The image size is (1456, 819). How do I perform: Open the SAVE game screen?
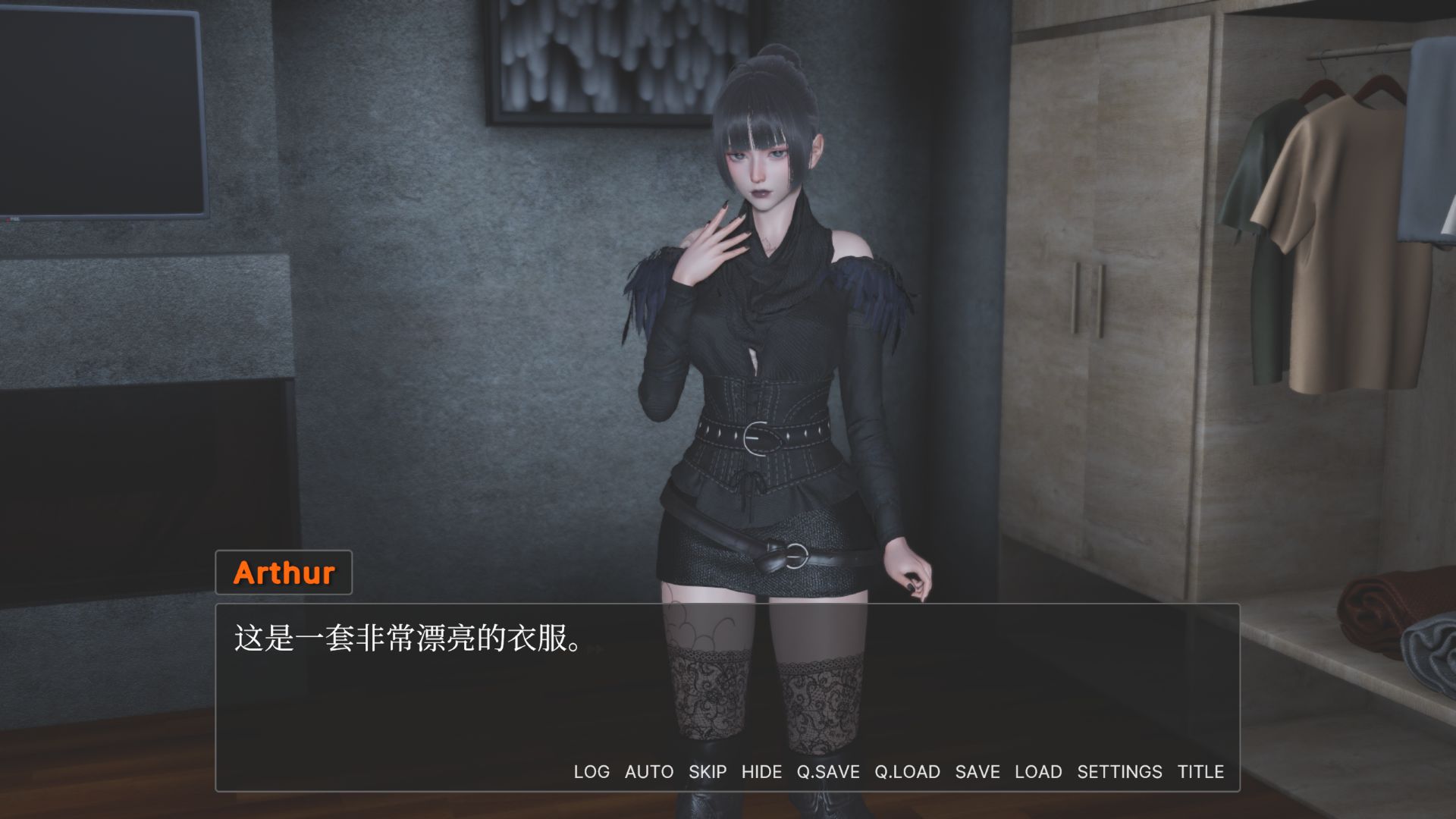tap(978, 771)
